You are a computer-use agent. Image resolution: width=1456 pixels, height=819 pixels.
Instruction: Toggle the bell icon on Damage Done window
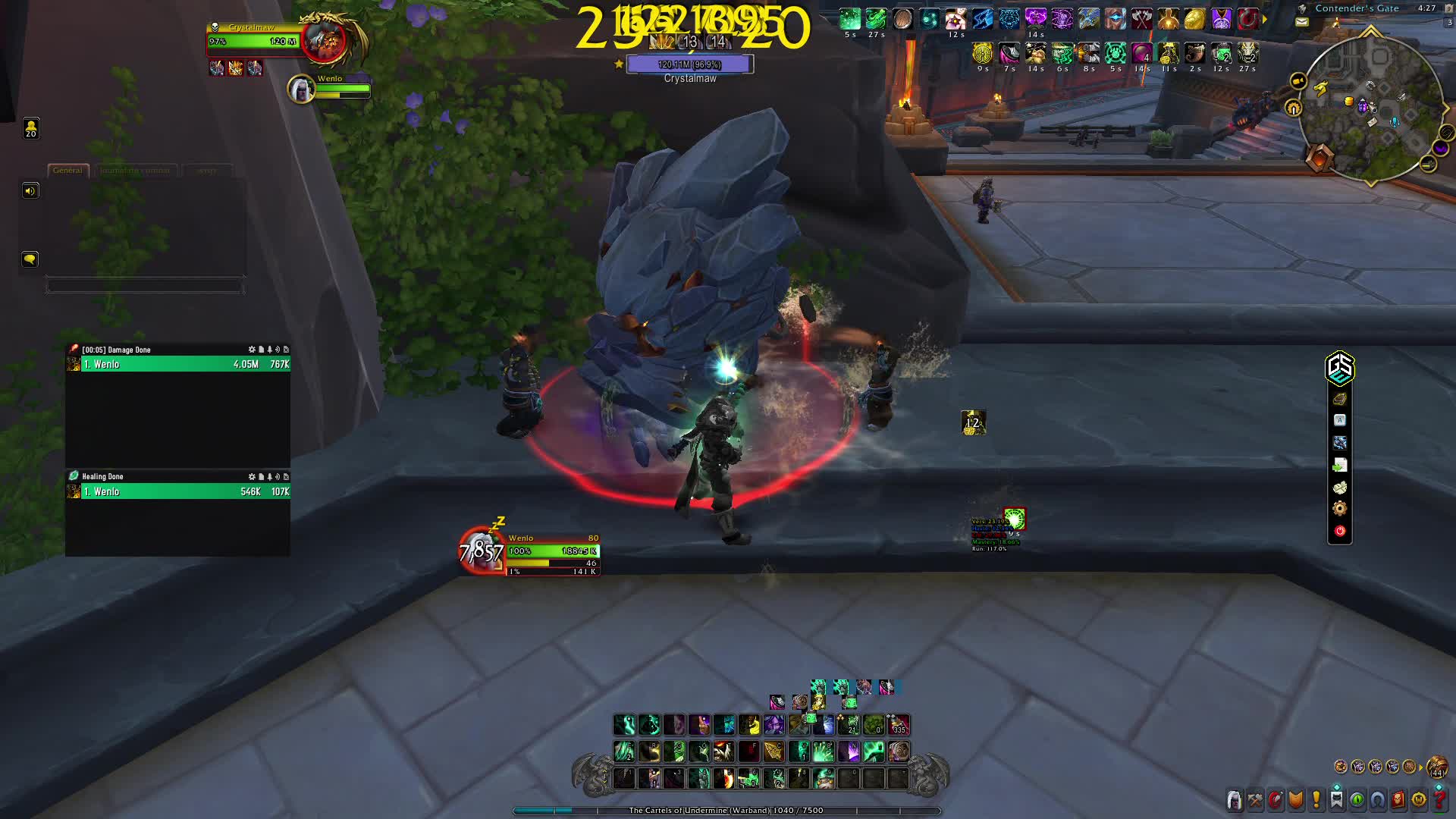click(269, 350)
